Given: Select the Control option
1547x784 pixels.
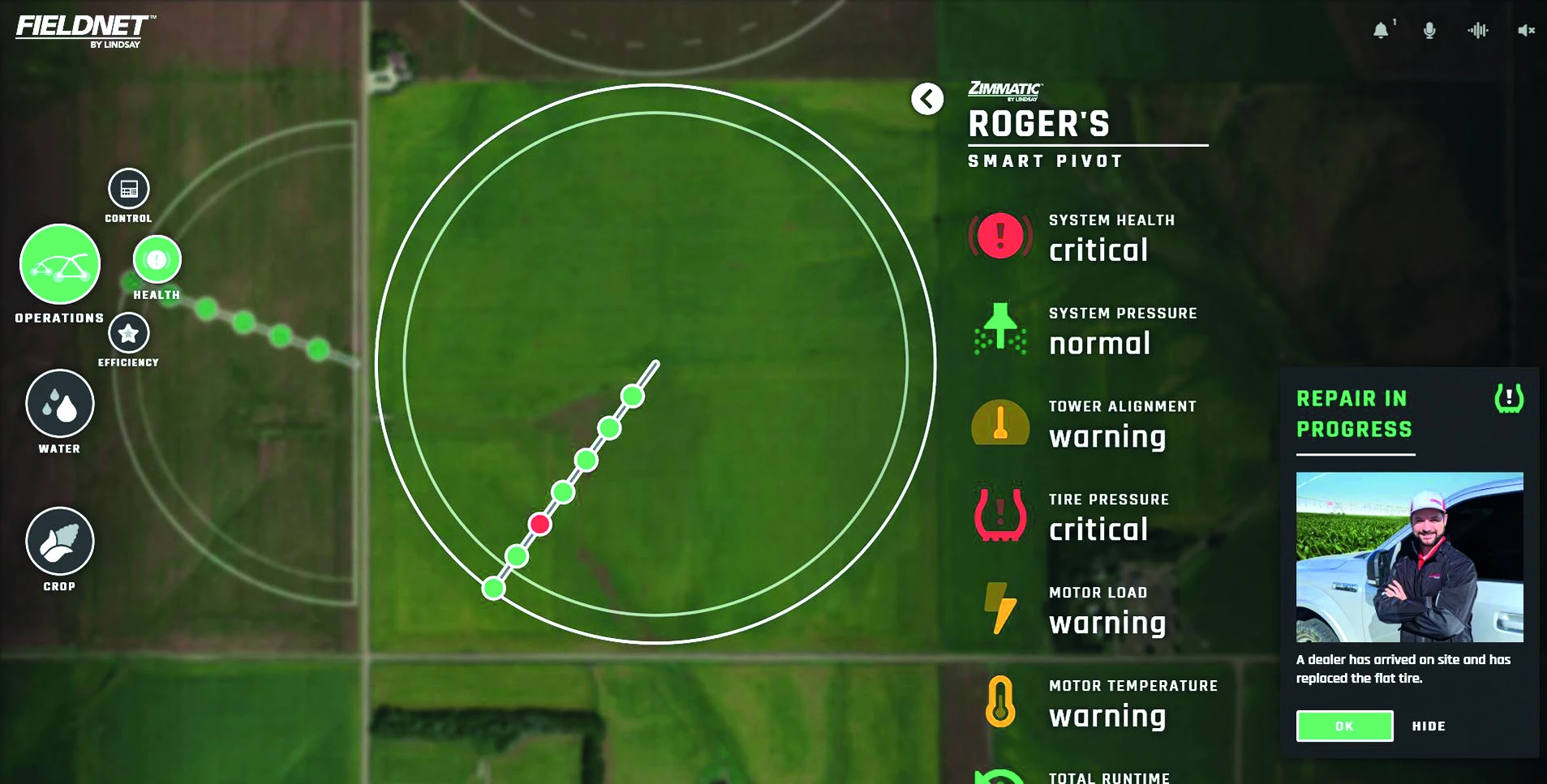Looking at the screenshot, I should pyautogui.click(x=129, y=189).
